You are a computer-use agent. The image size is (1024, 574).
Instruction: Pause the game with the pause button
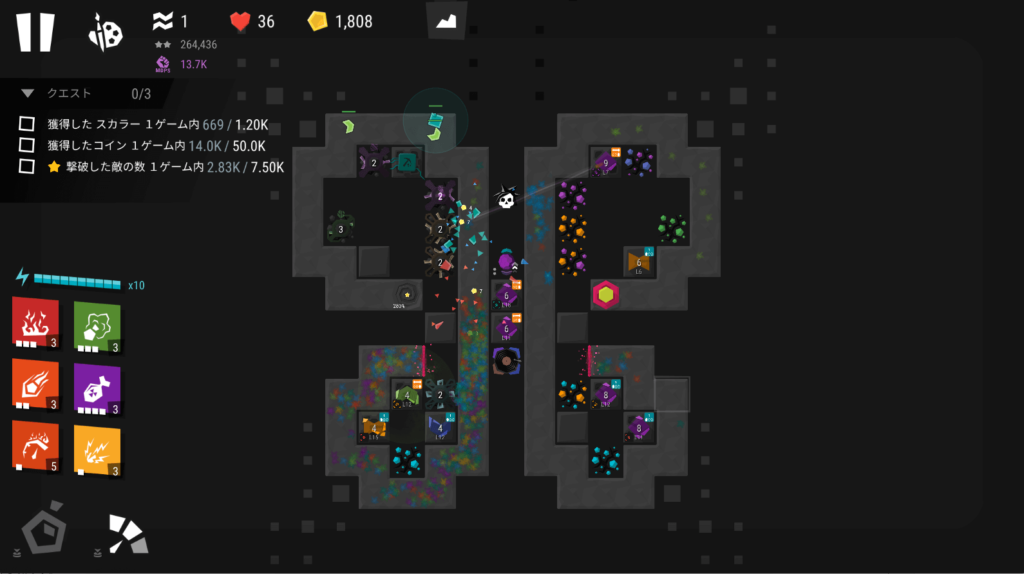[35, 31]
